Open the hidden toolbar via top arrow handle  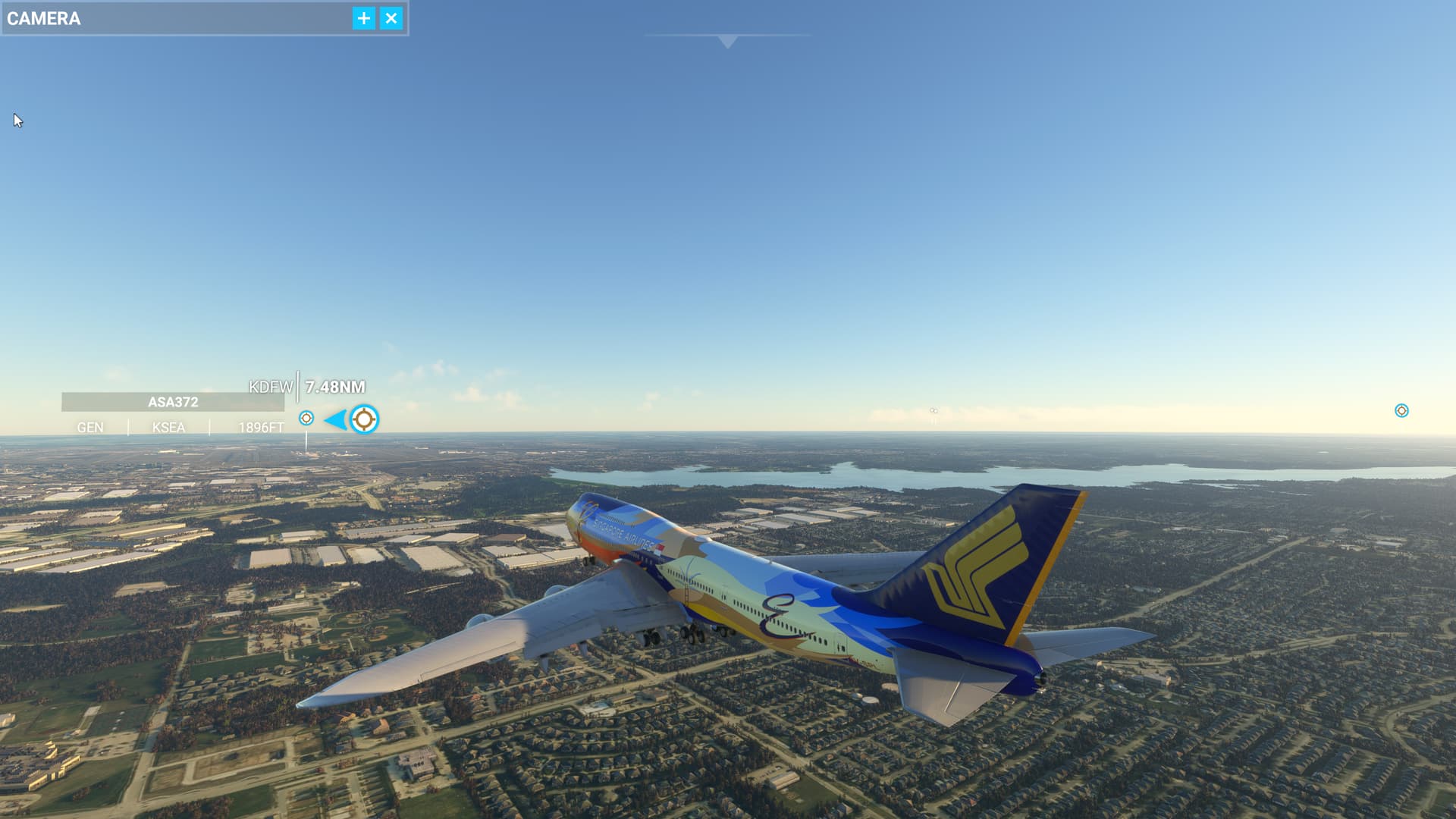[727, 41]
